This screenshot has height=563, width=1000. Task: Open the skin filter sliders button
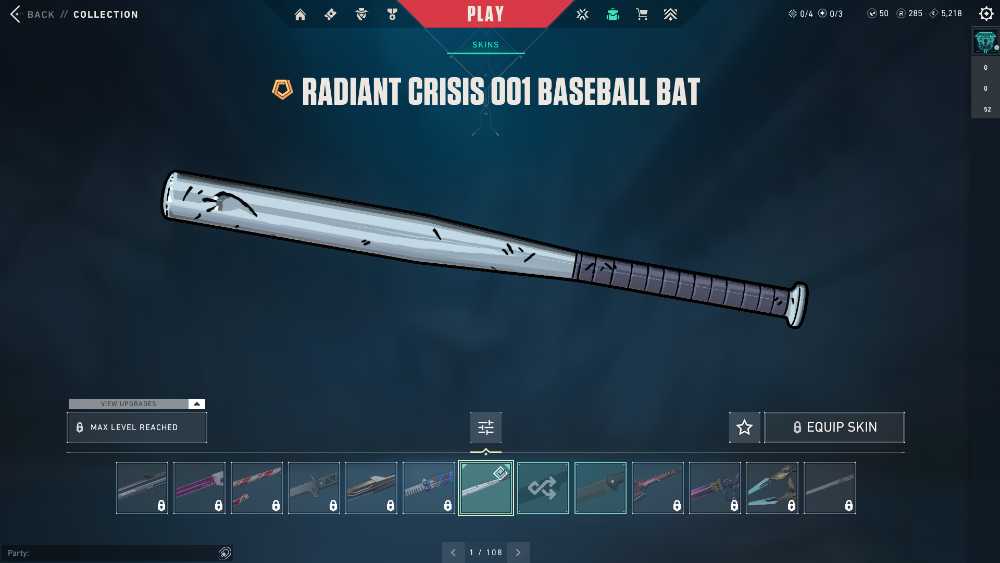coord(486,427)
